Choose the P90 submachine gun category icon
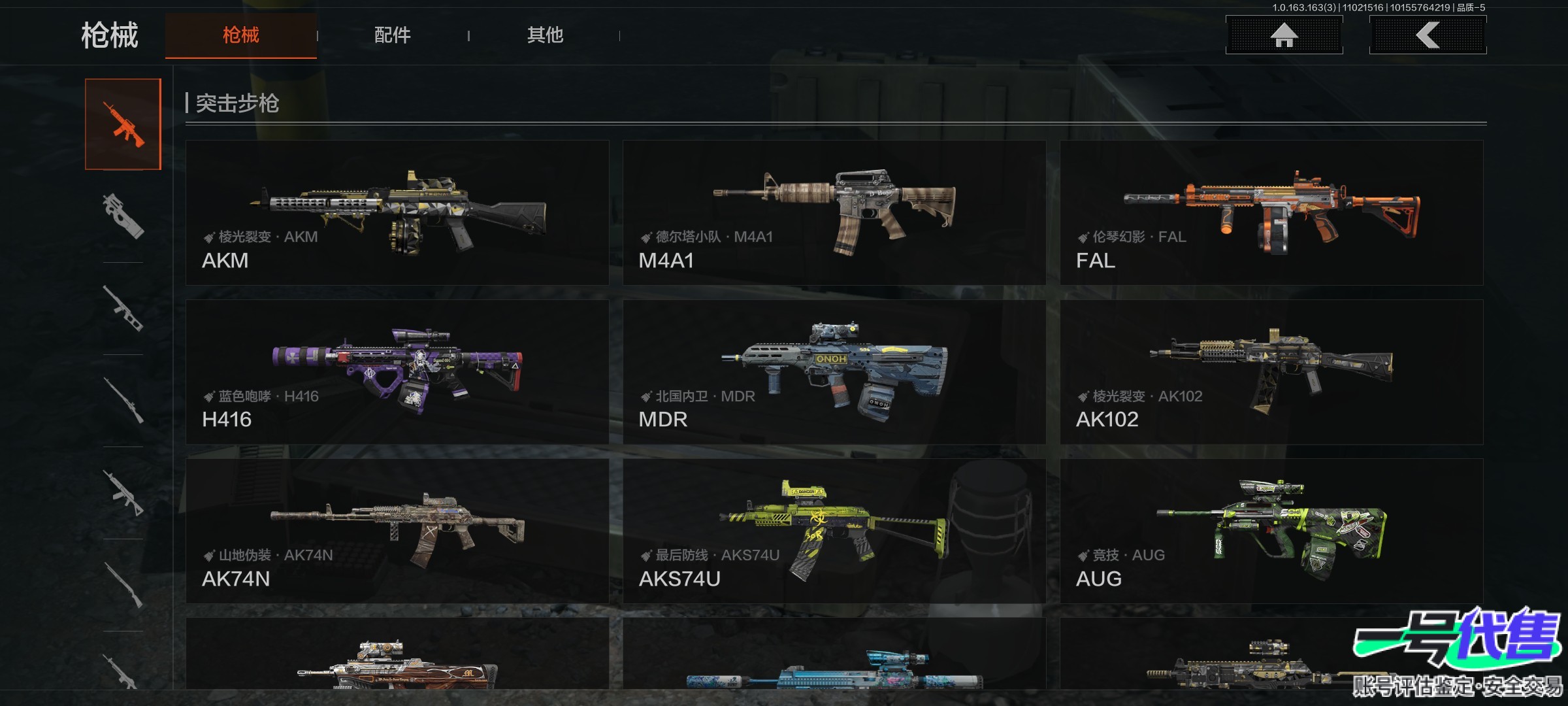The height and width of the screenshot is (706, 1568). [x=123, y=216]
